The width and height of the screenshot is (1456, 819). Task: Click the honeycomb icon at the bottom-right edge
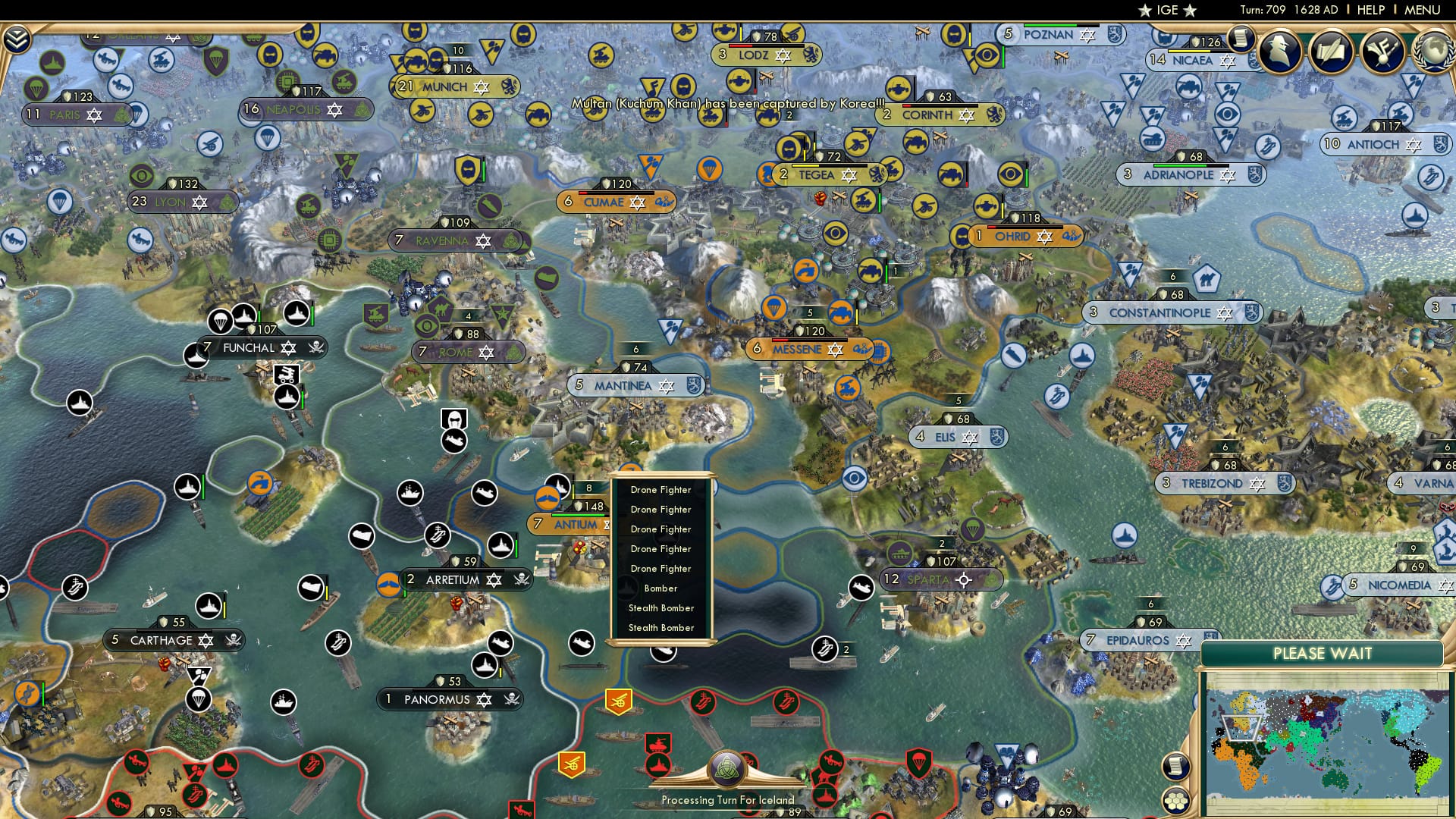pyautogui.click(x=1177, y=800)
